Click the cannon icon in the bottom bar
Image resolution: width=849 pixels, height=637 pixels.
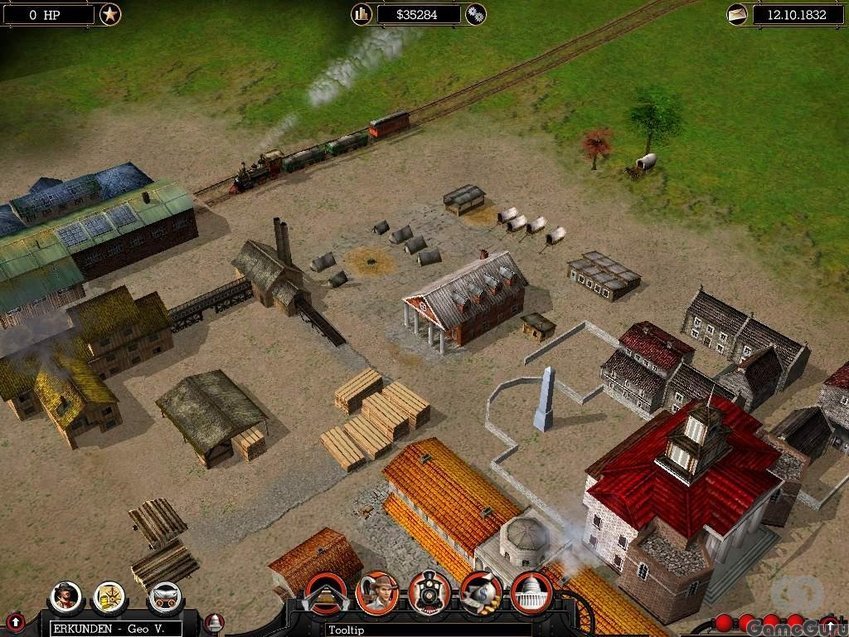(x=481, y=592)
